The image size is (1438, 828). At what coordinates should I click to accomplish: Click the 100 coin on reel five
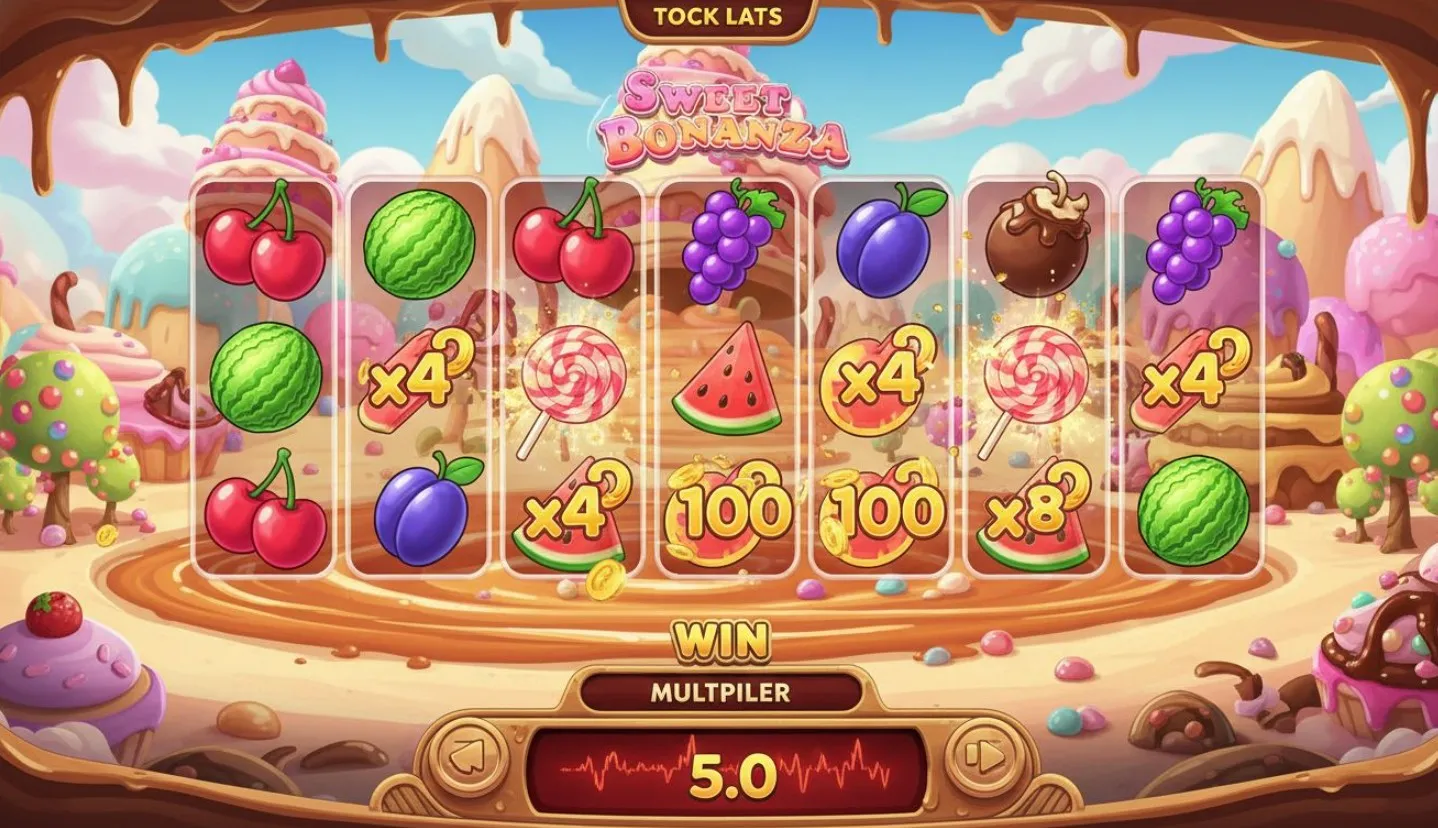tap(880, 510)
